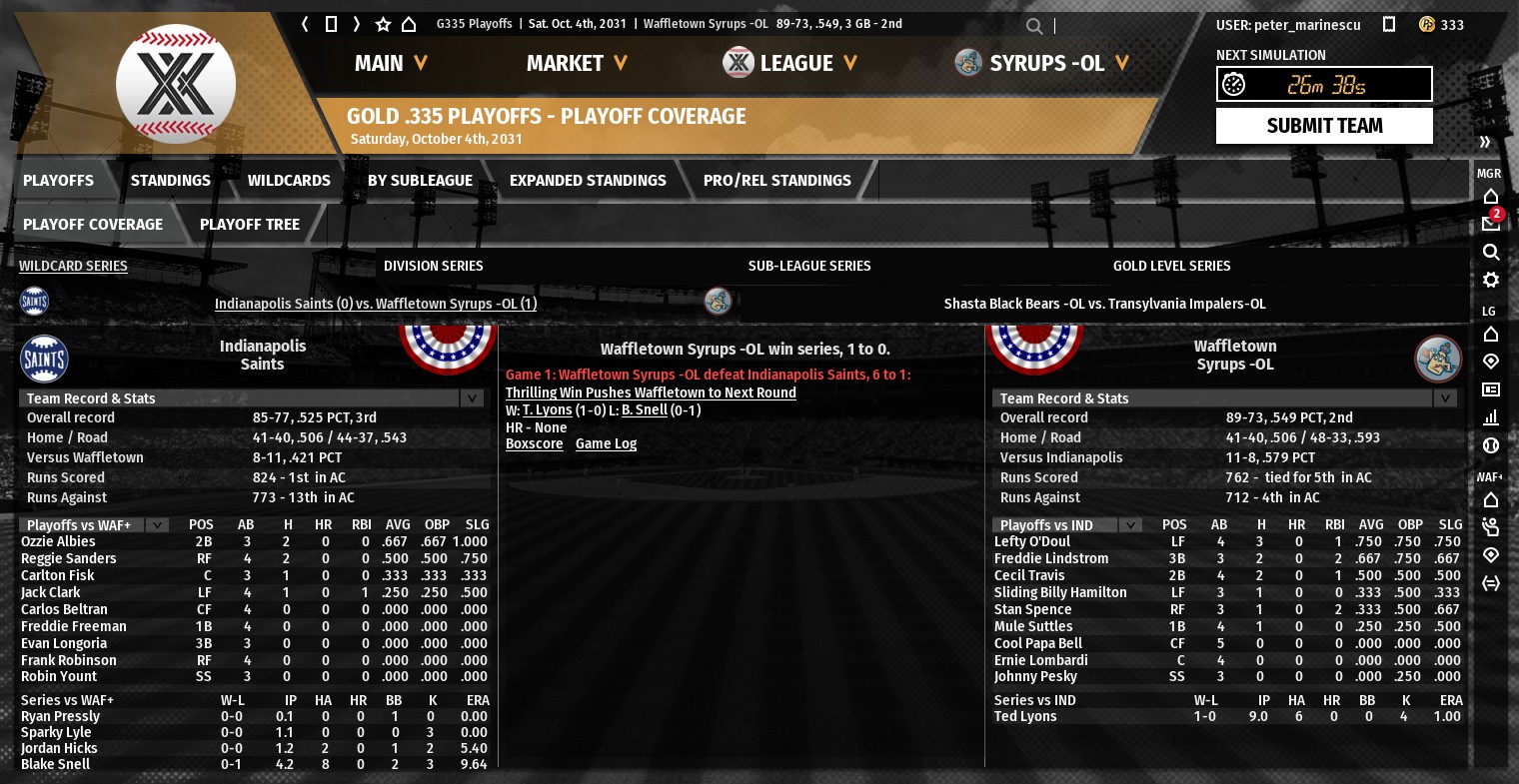Expand the Playoffs vs IND stats dropdown
The image size is (1519, 784).
tap(1130, 525)
